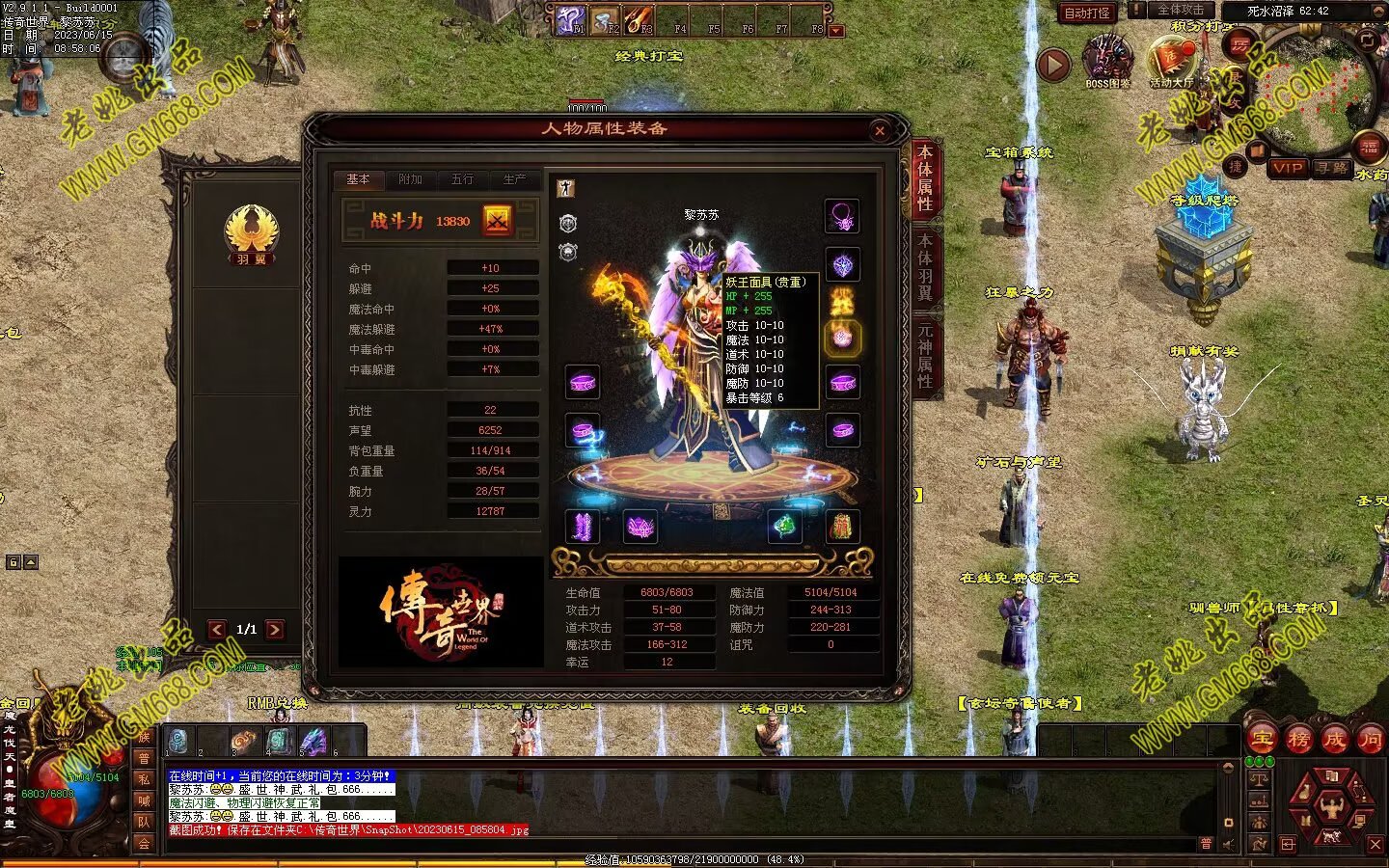This screenshot has height=868, width=1389.
Task: Open the 榜 ranking round button
Action: point(1298,740)
